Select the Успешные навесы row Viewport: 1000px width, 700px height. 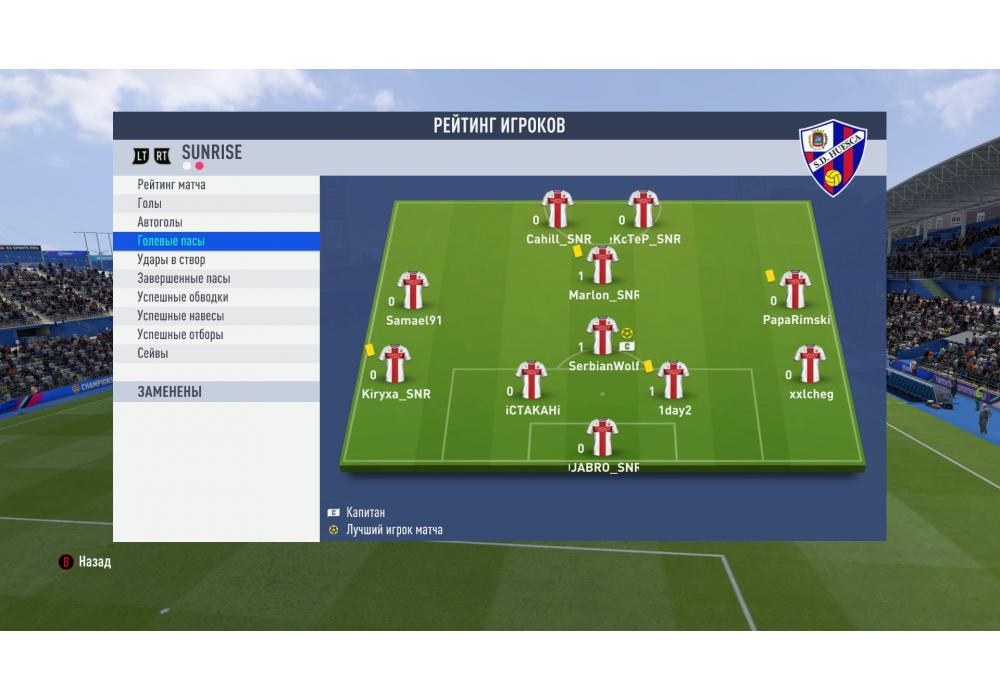coord(215,316)
